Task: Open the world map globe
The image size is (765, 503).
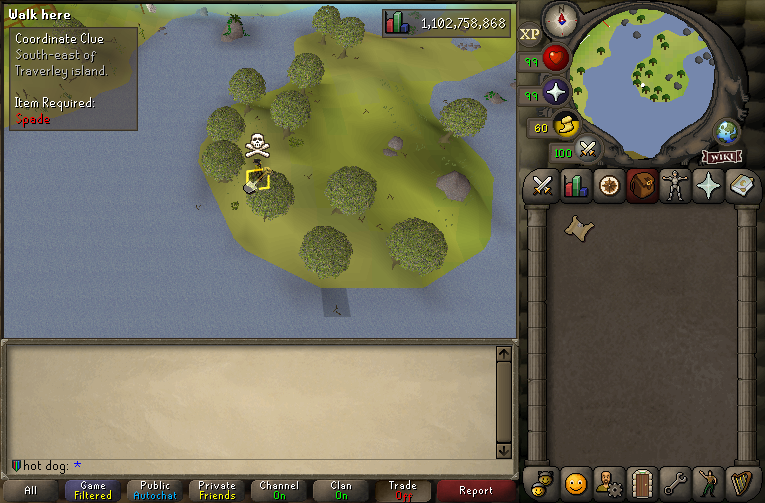Action: tap(727, 131)
